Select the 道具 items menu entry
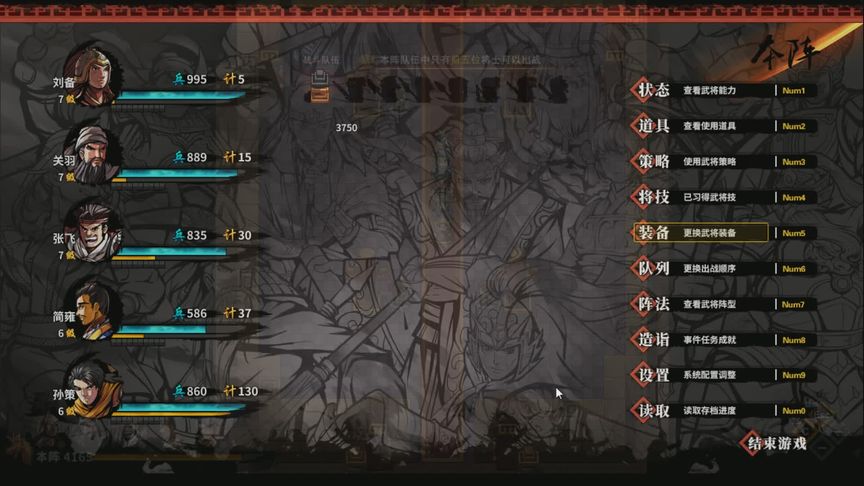 [x=655, y=126]
